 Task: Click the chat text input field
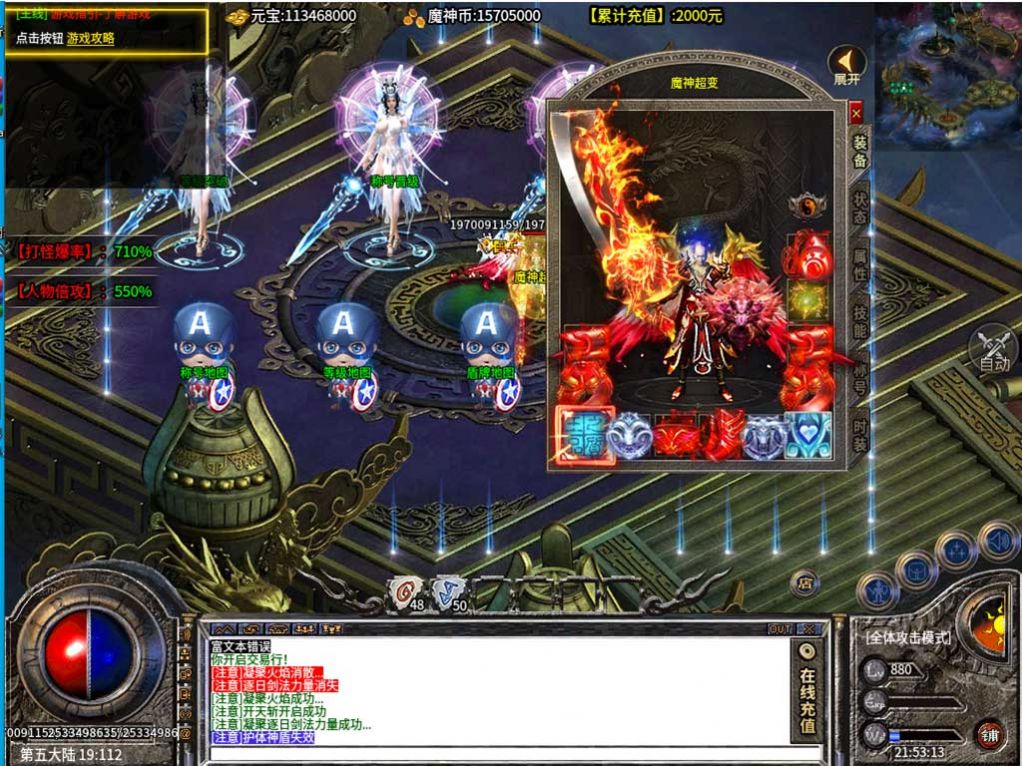tap(500, 752)
